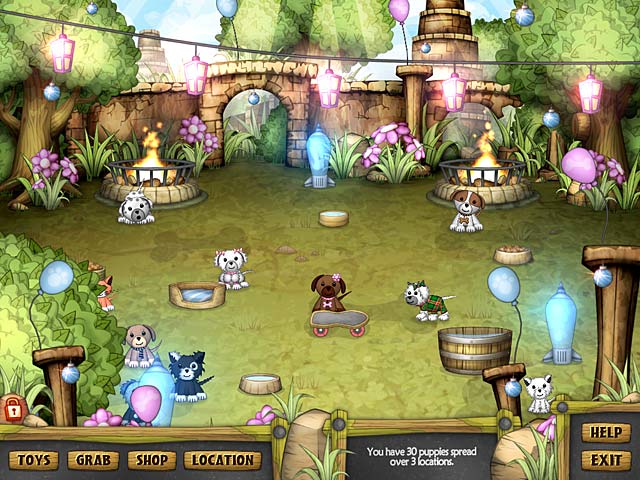Screen dimensions: 640x480
Task: Choose the Location button
Action: coord(222,460)
